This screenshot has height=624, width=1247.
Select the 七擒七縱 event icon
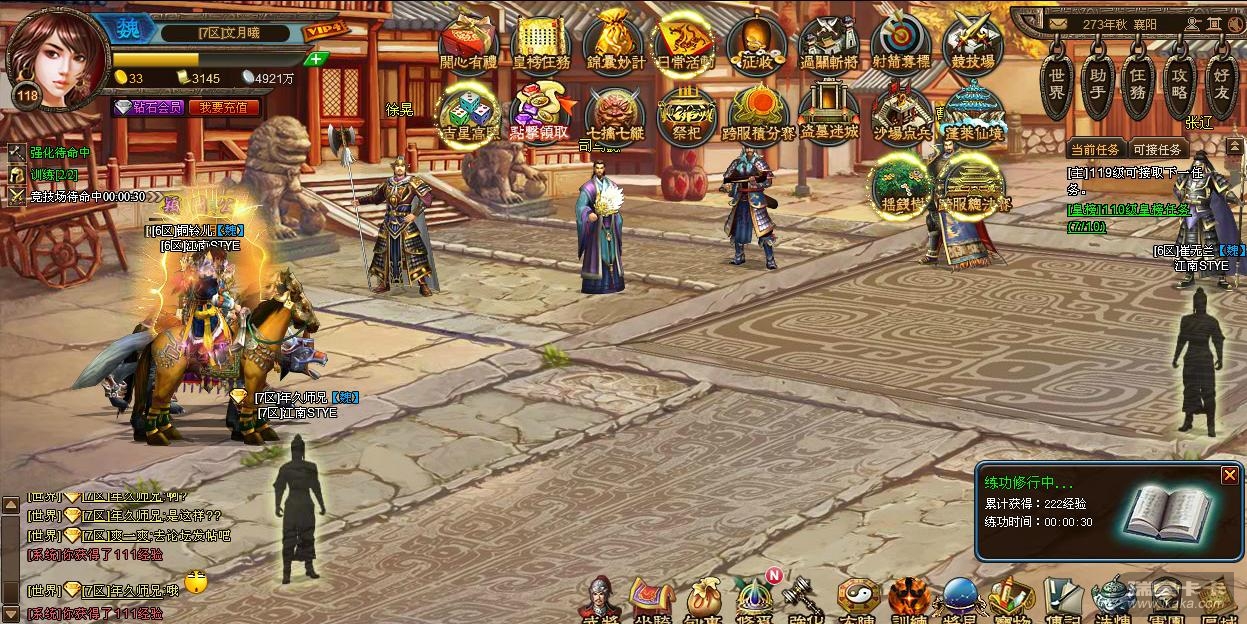coord(614,114)
